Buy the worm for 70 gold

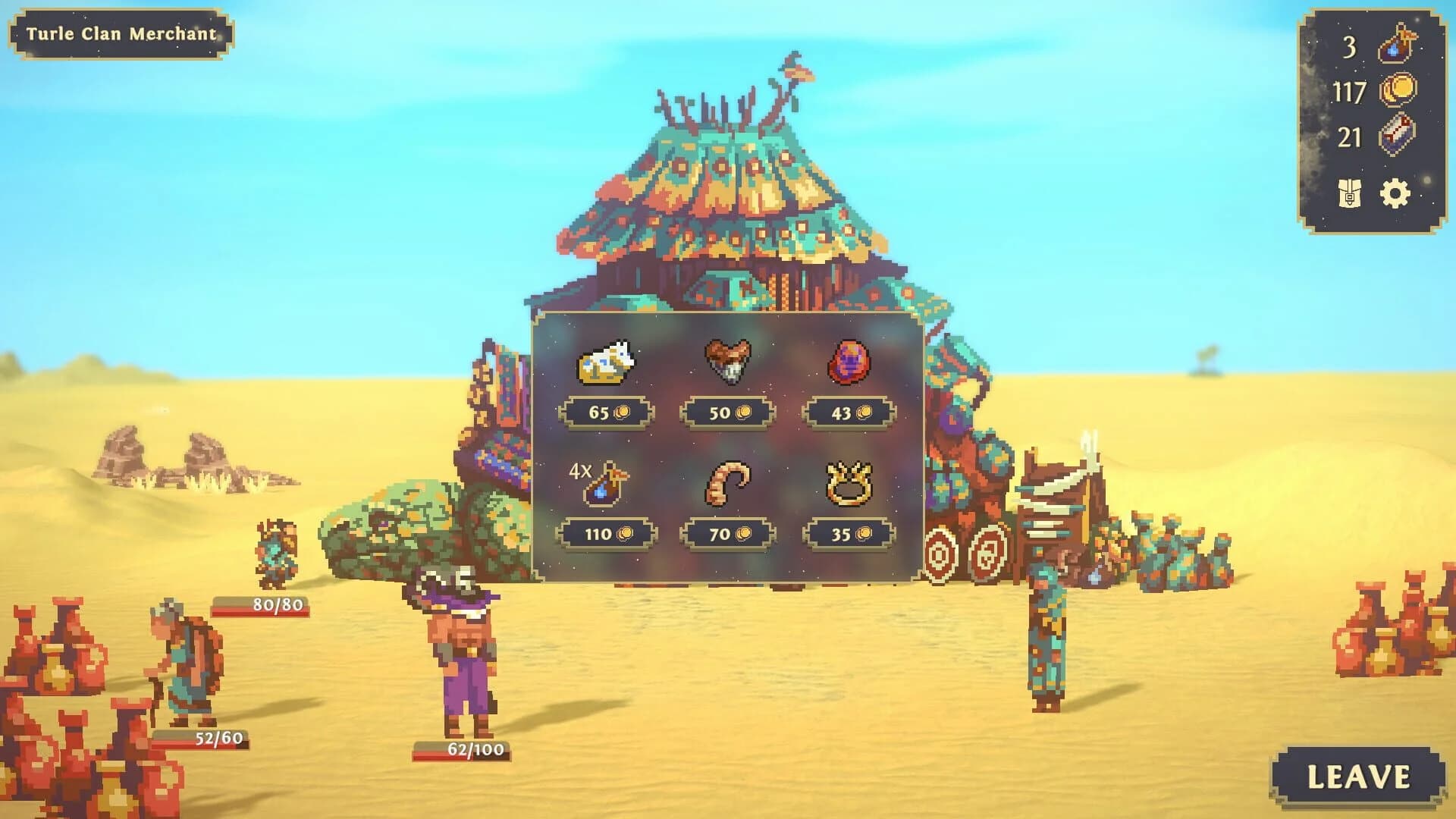tap(726, 534)
